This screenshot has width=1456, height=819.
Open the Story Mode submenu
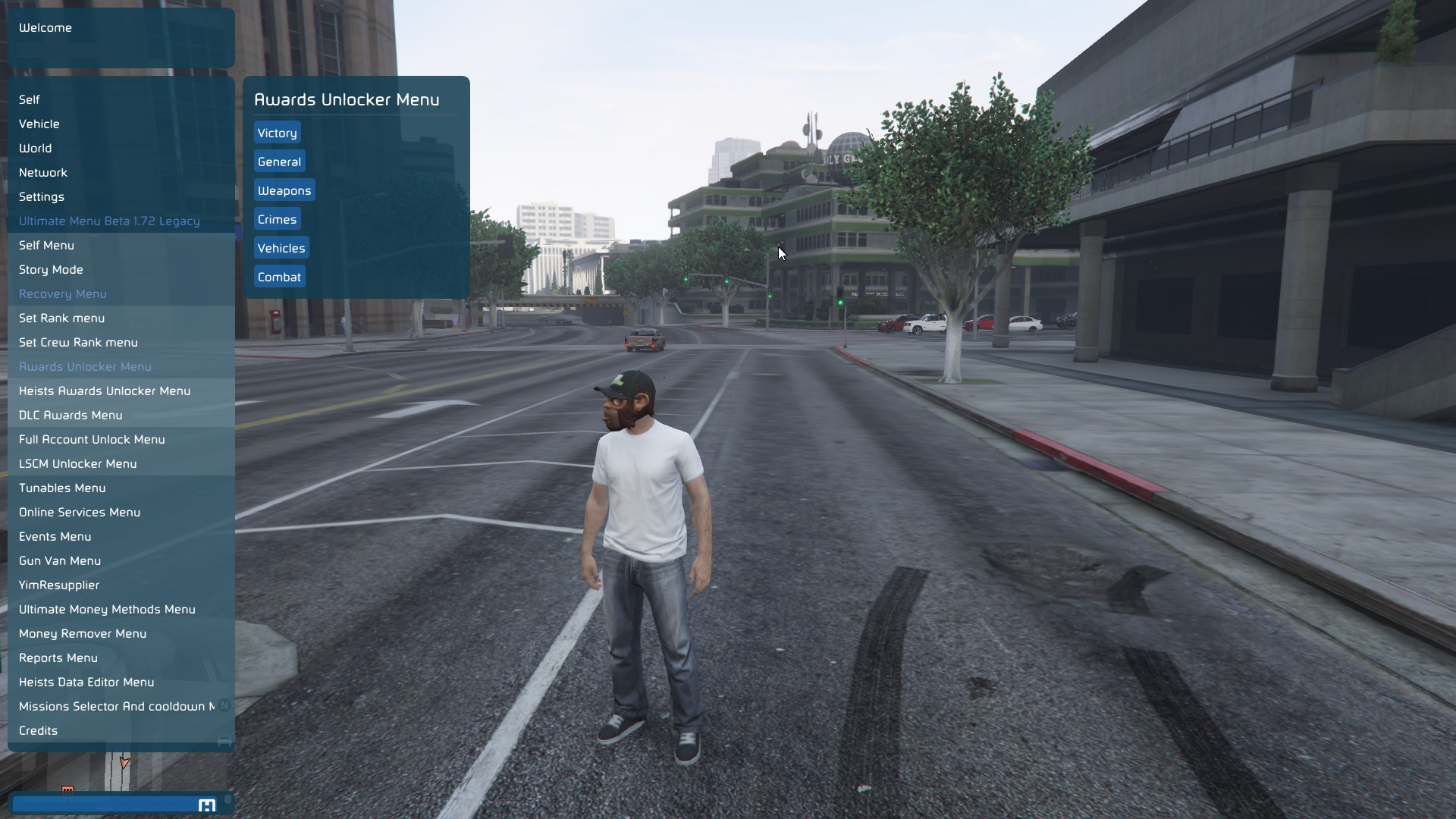coord(51,269)
